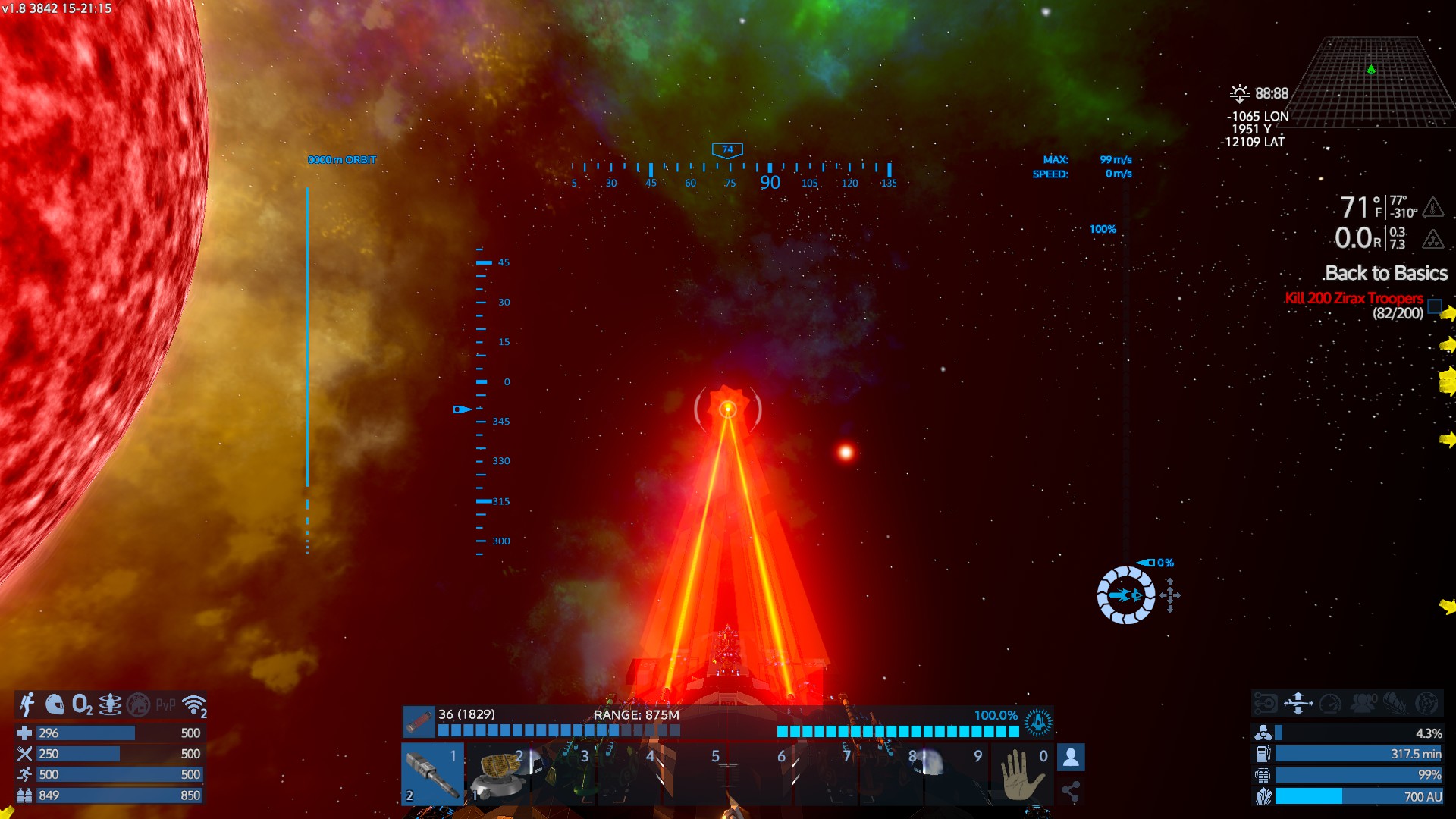Open the Back to Basics mission tracker
Viewport: 1456px width, 819px height.
pos(1385,273)
